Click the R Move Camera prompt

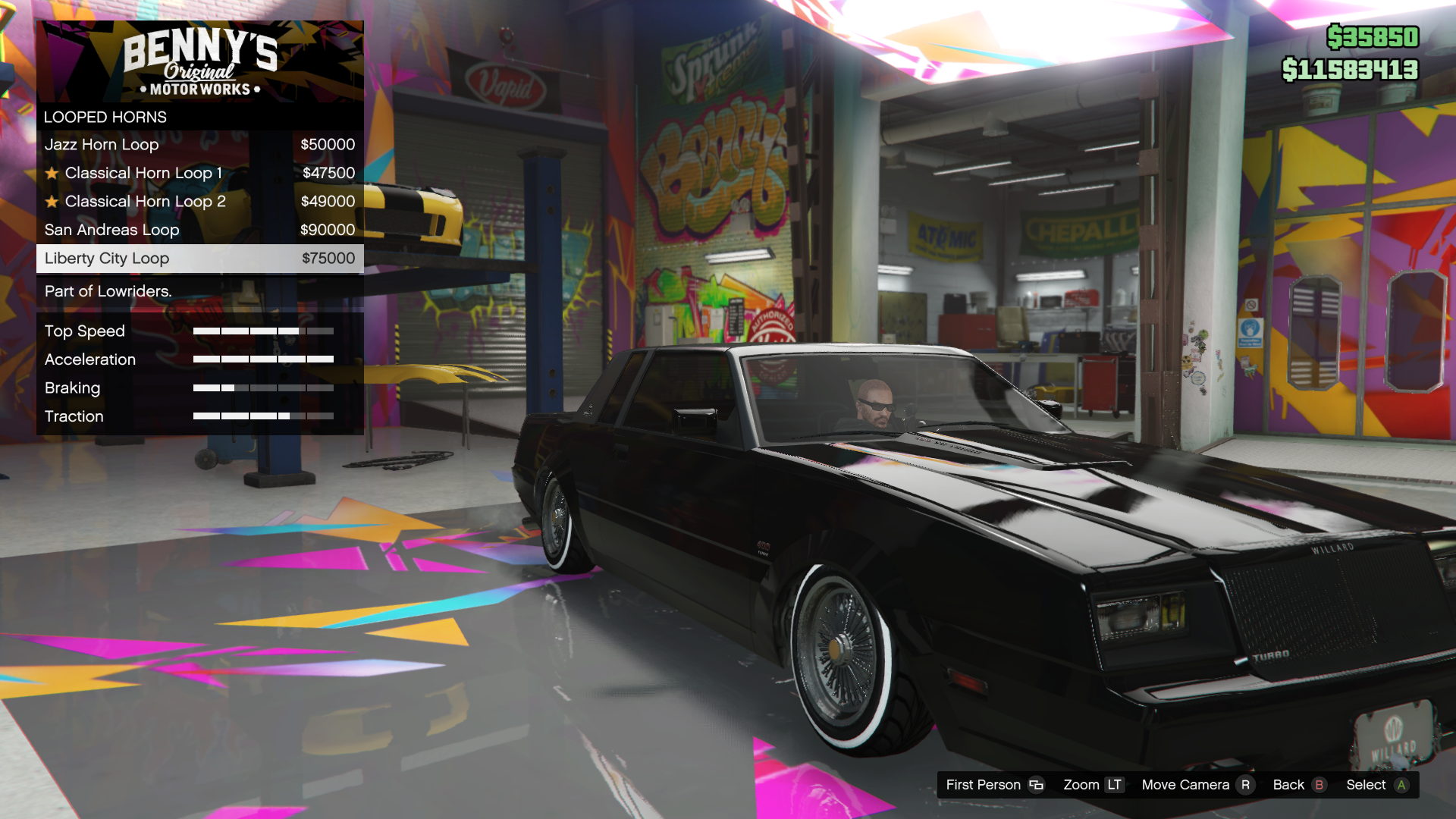tap(1247, 785)
